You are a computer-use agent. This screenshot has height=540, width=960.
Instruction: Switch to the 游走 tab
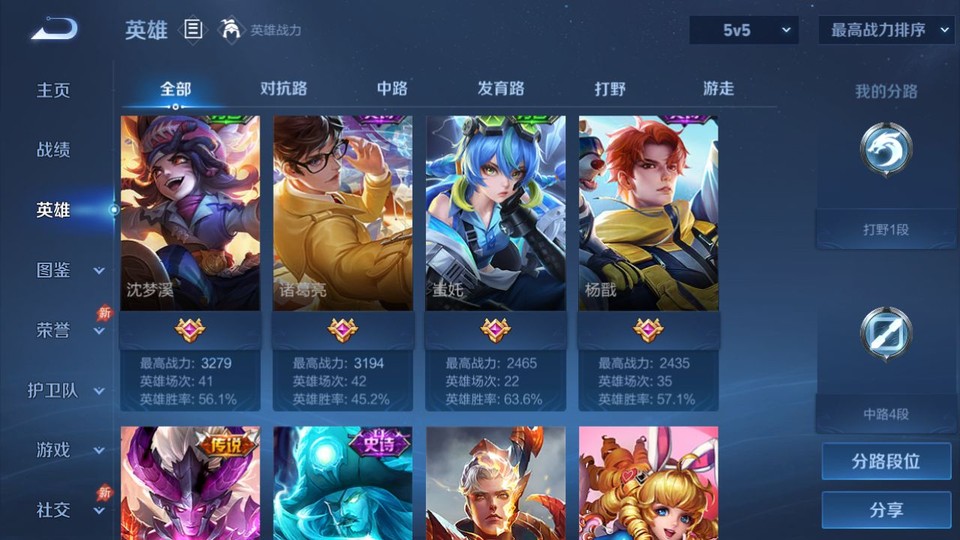click(x=718, y=88)
